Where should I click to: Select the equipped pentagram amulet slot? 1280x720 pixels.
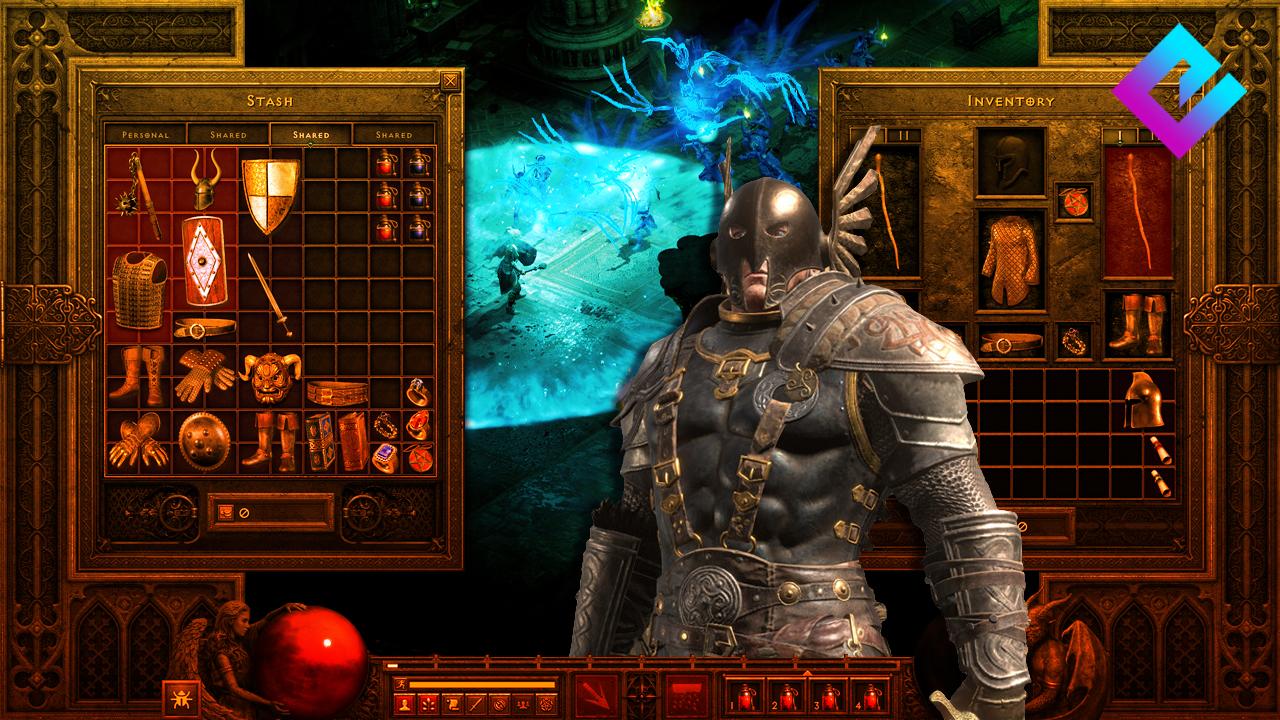point(1073,201)
